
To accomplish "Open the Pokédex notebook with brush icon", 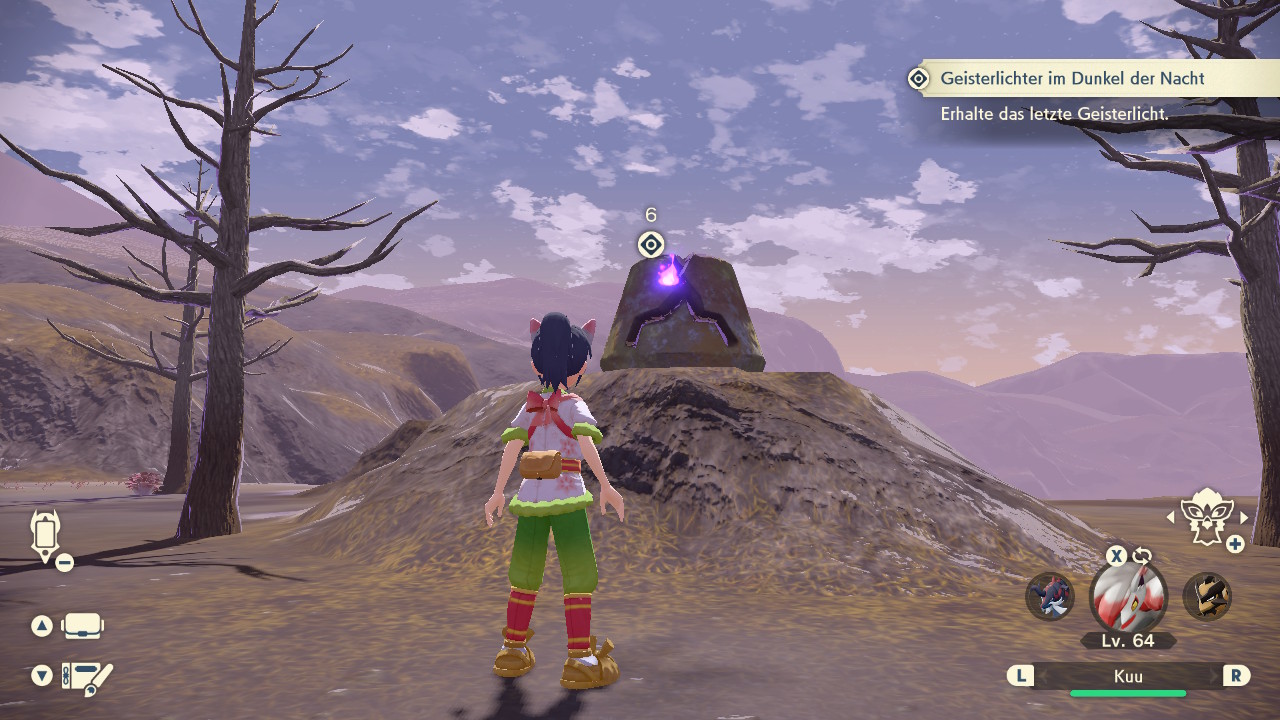I will (86, 677).
